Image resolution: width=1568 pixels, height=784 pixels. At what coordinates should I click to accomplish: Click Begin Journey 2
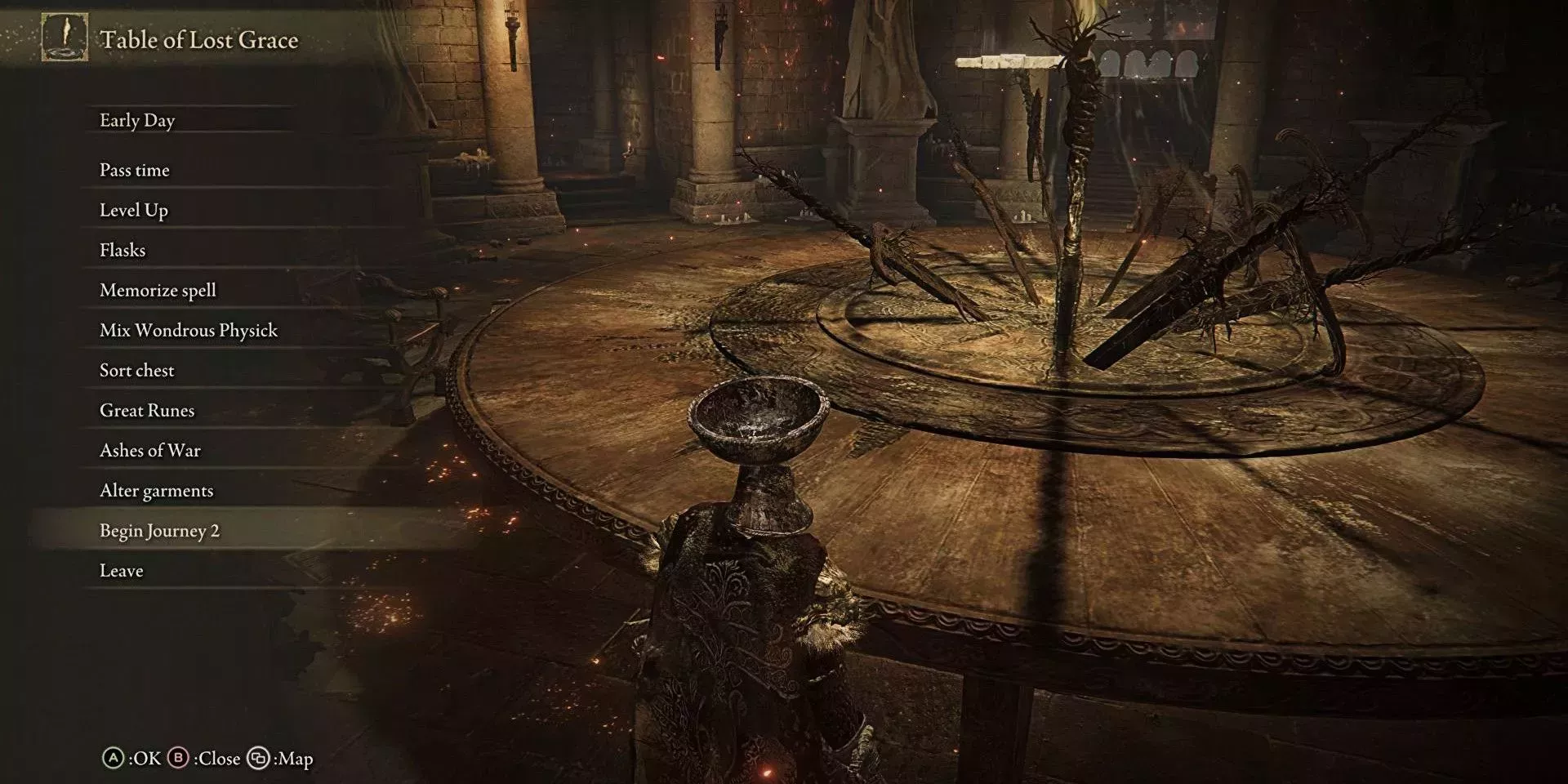pos(160,530)
